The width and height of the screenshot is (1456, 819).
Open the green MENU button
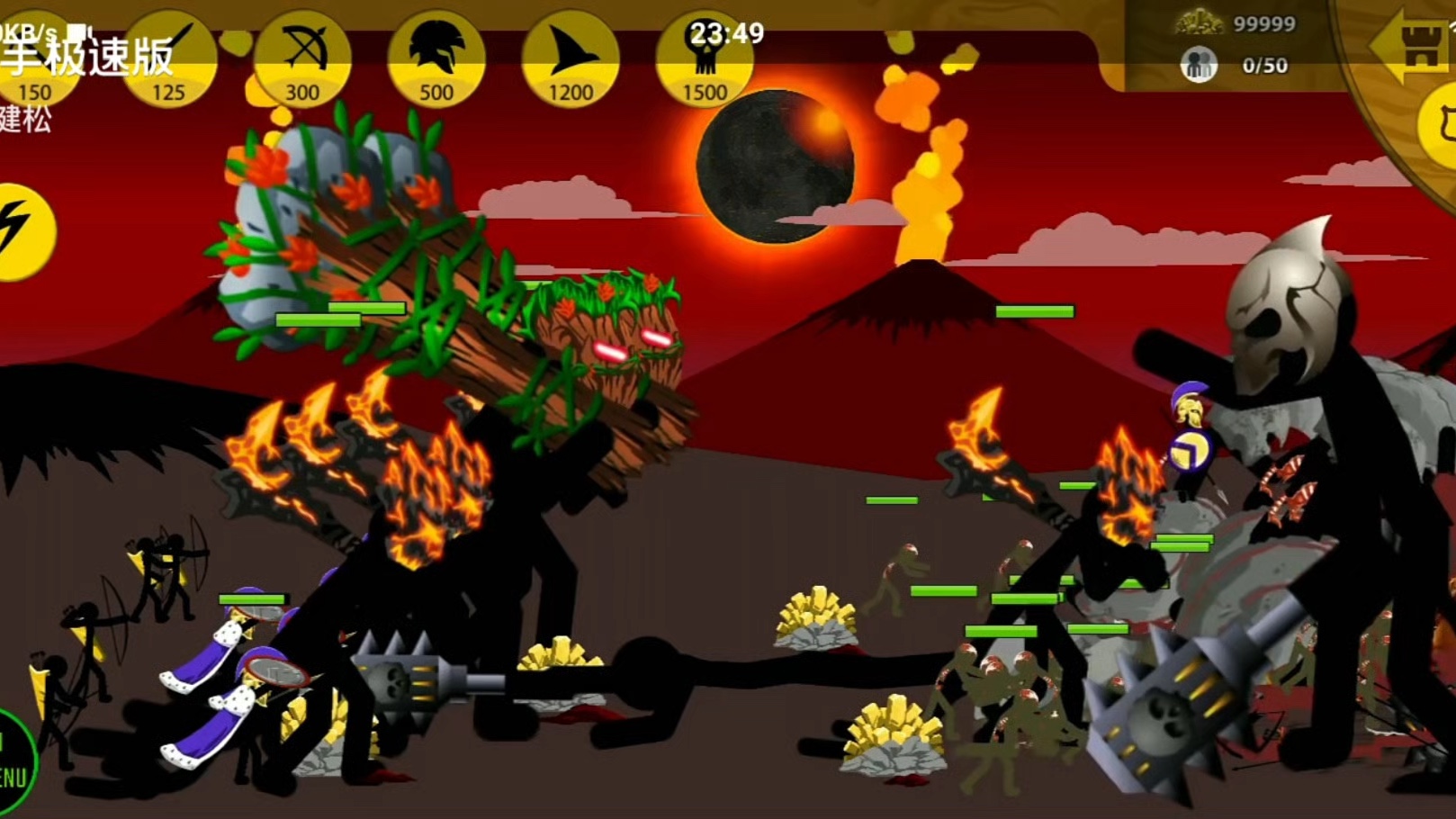tap(13, 767)
